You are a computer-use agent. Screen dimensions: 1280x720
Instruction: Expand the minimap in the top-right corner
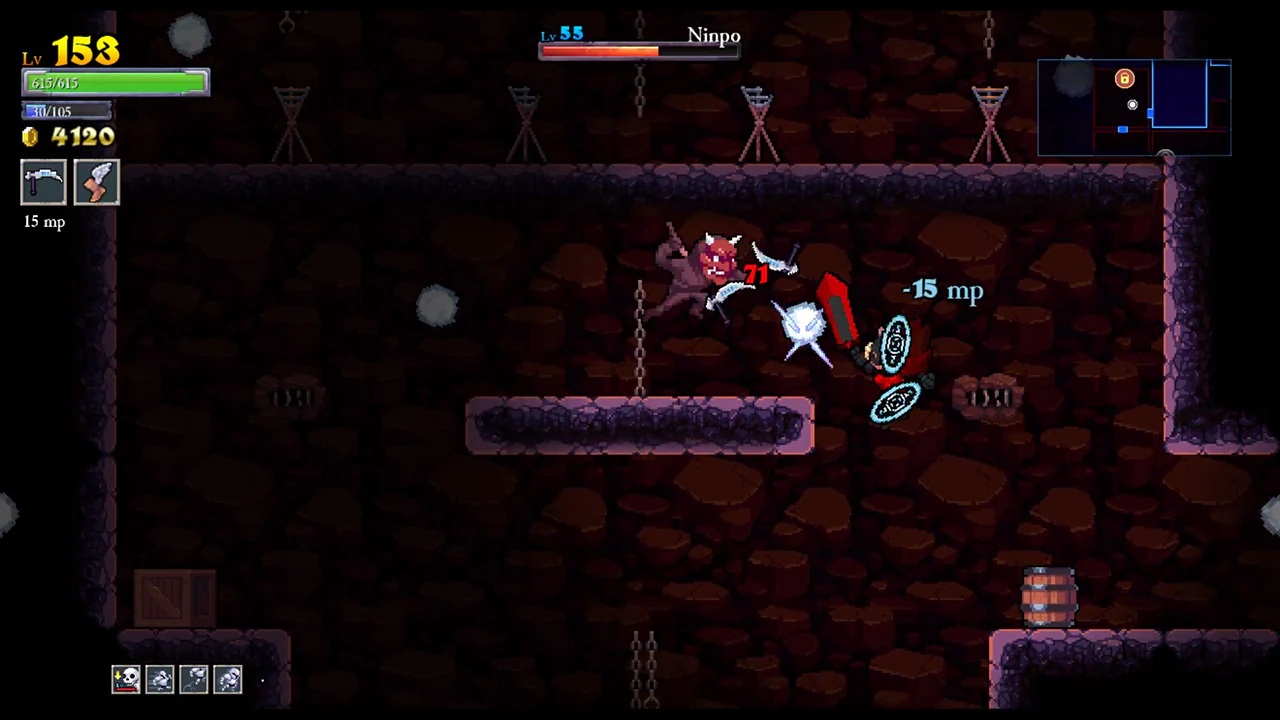tap(1134, 107)
